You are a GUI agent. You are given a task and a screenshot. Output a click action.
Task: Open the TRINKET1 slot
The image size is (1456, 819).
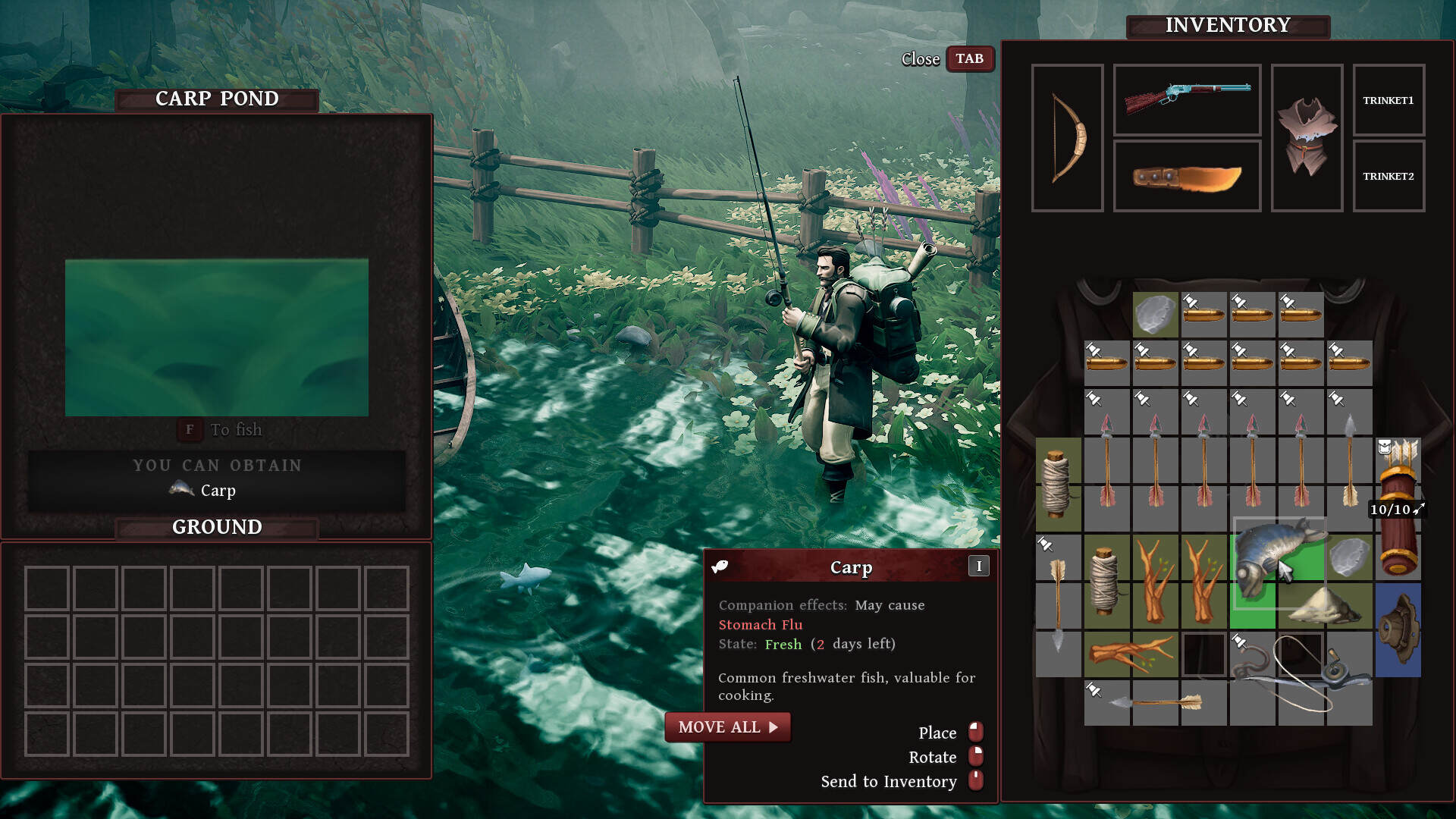click(1388, 100)
